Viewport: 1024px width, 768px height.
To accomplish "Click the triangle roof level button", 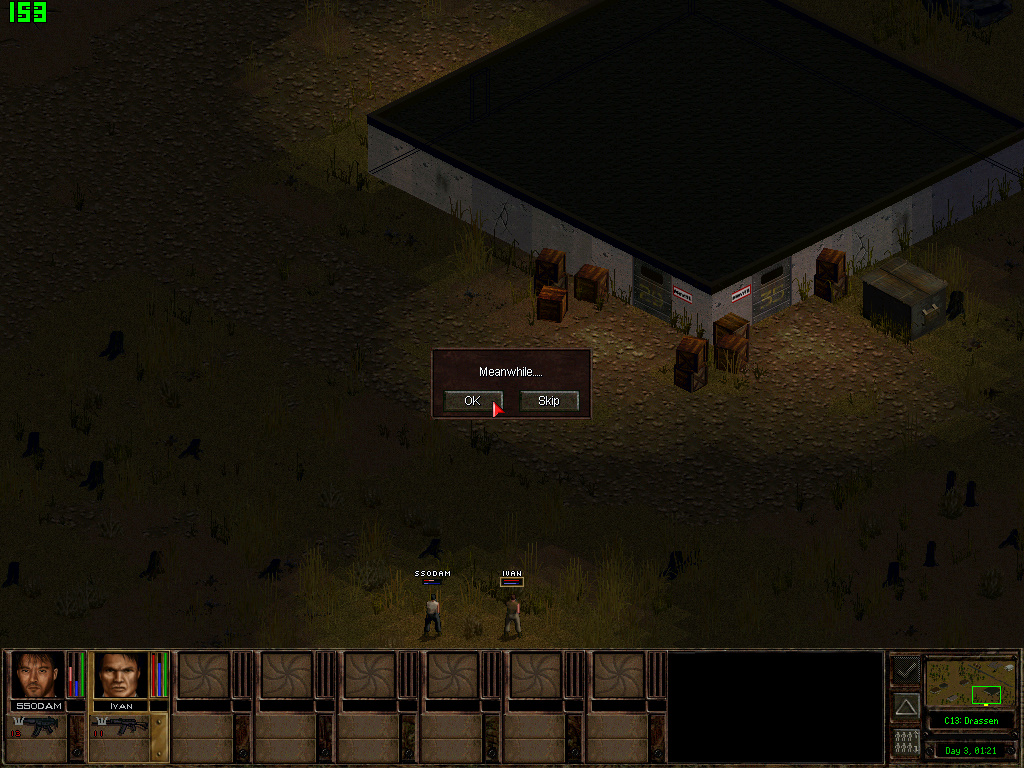I will 905,707.
